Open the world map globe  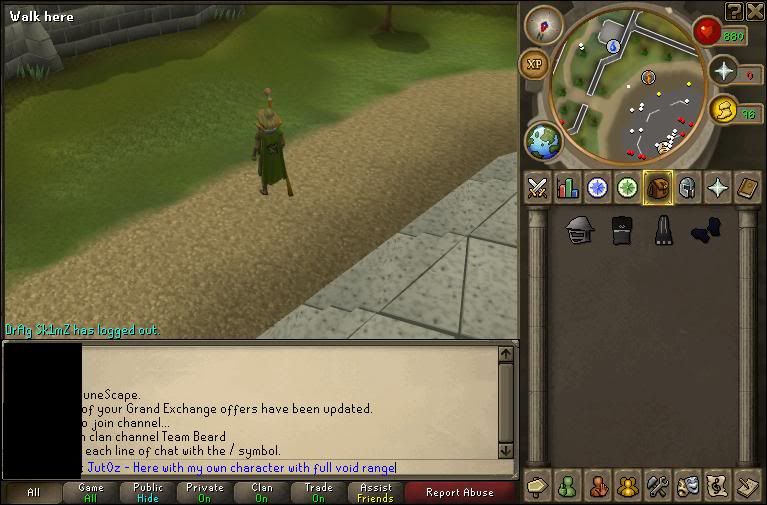544,141
